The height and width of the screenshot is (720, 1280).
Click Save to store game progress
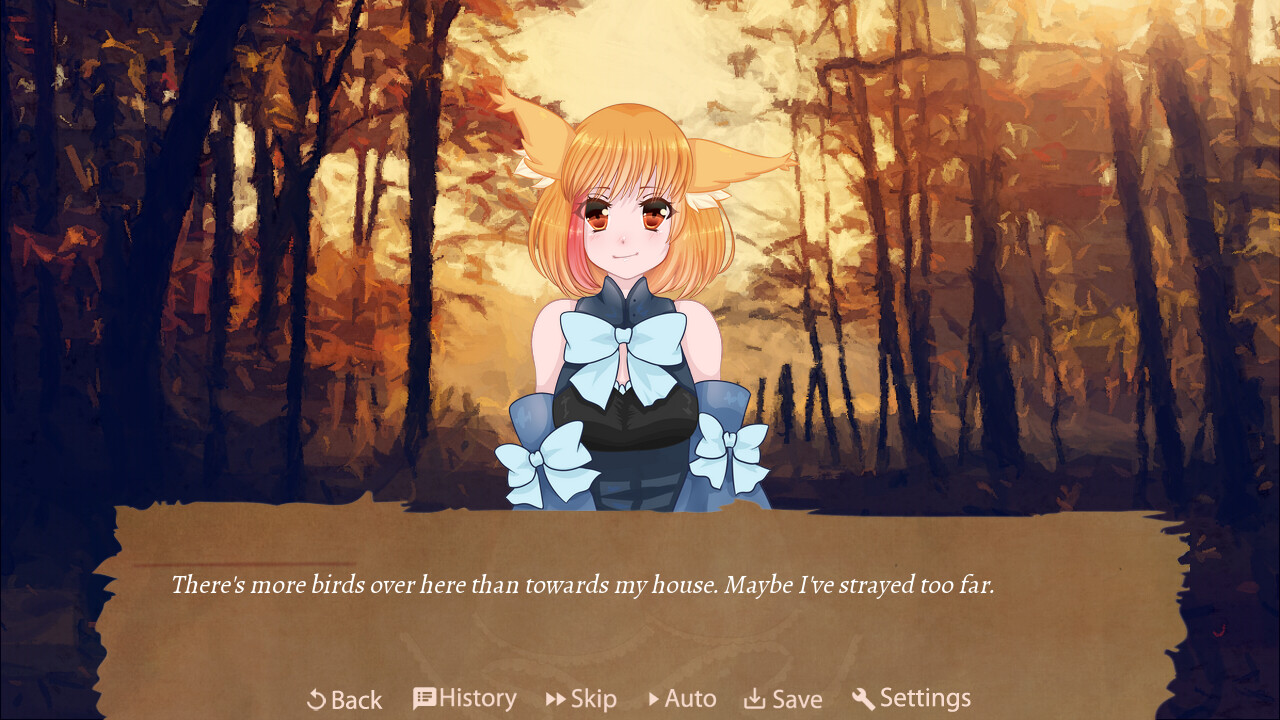[x=785, y=699]
